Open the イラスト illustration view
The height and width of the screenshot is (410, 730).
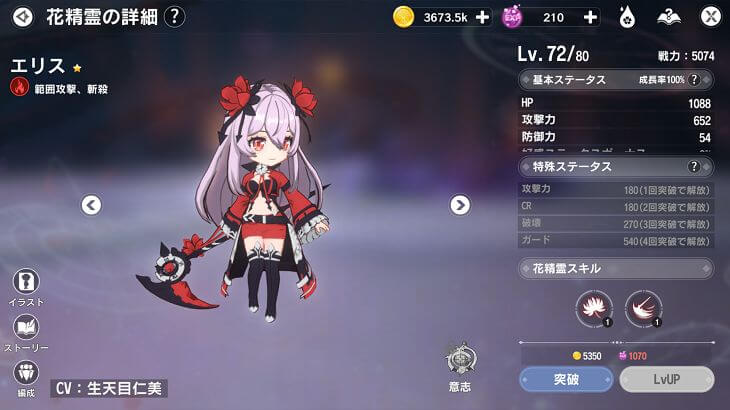[x=27, y=285]
